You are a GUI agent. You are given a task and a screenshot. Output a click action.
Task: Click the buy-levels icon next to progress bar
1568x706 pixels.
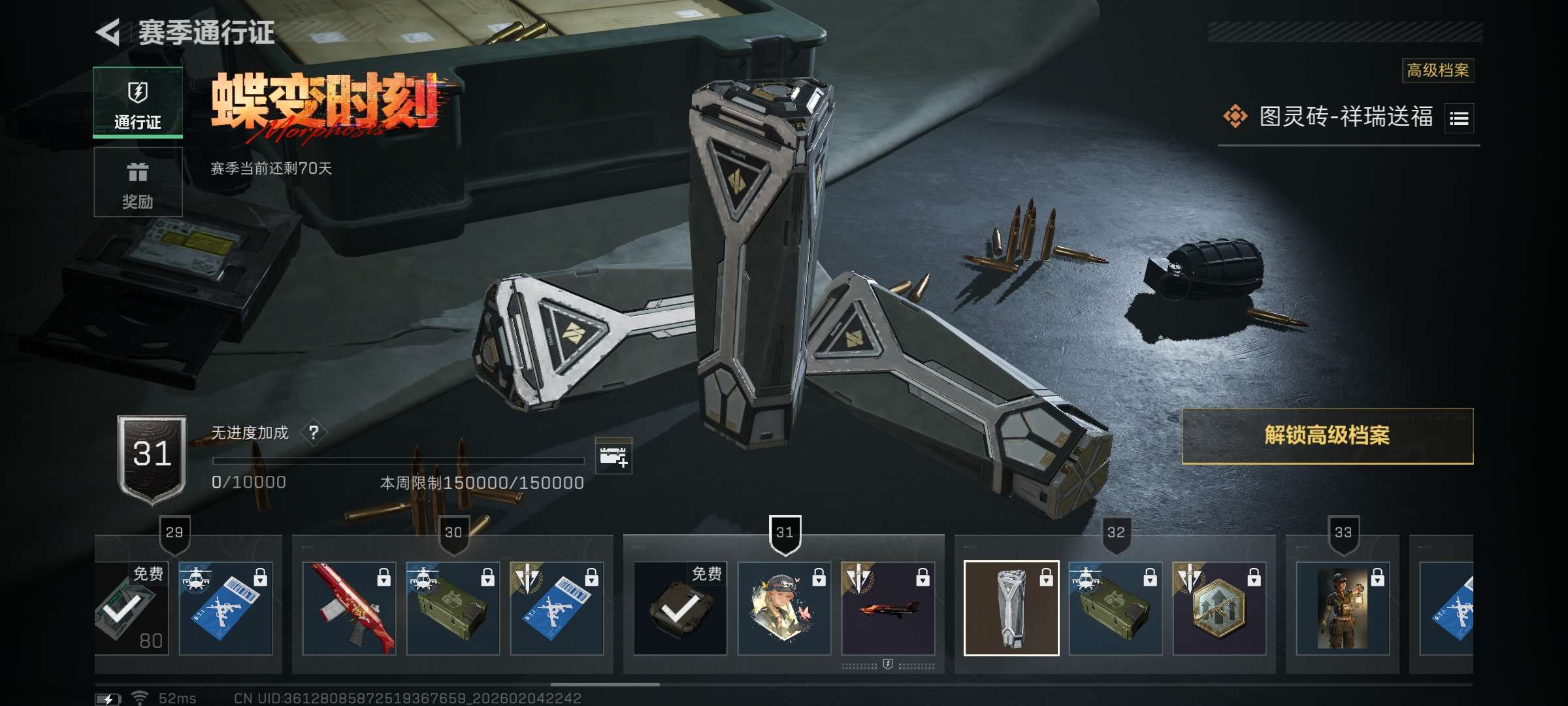[613, 456]
